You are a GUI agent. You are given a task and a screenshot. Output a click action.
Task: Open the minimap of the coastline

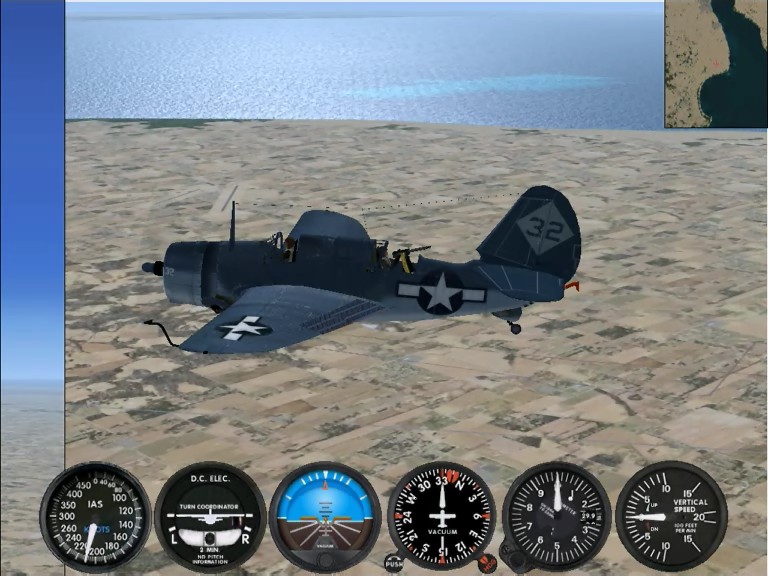716,64
